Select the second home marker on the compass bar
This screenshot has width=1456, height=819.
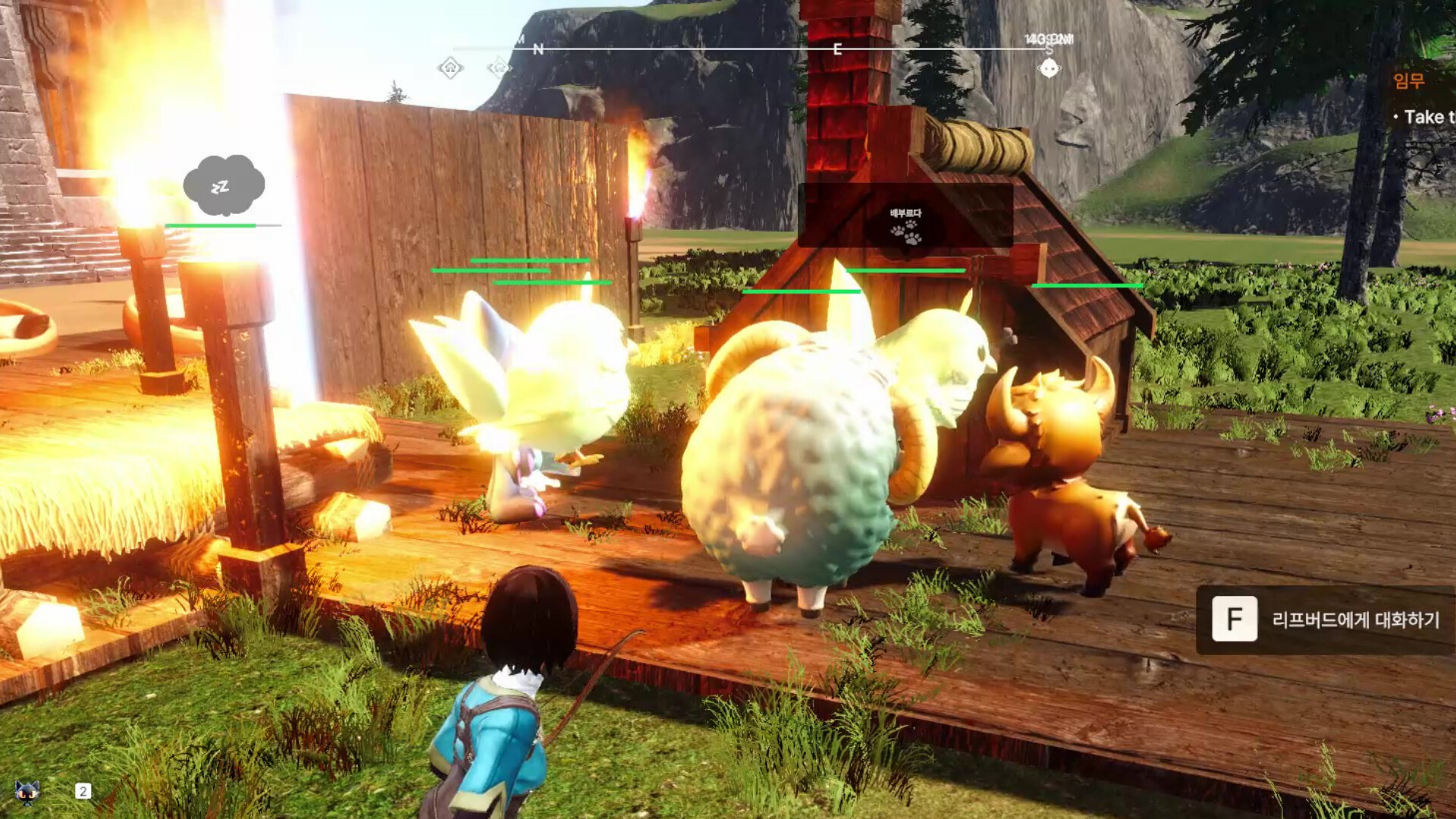(499, 69)
